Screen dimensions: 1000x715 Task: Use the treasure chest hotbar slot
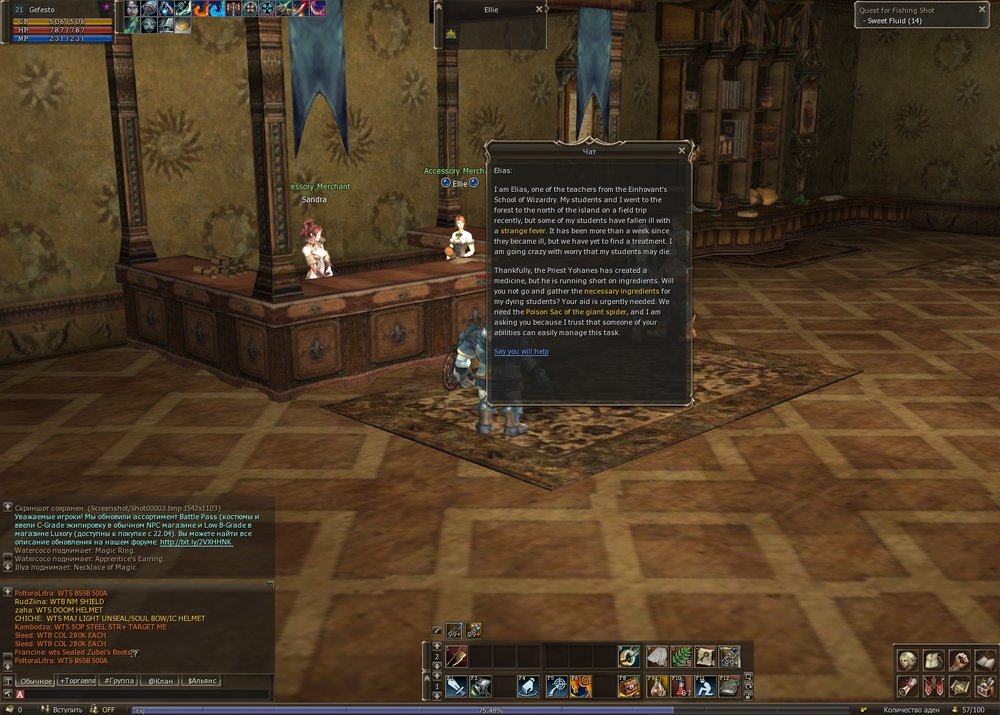[x=629, y=687]
